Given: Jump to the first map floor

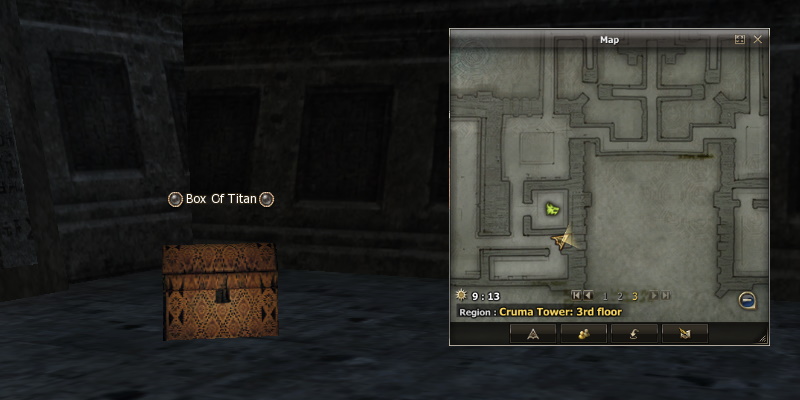Looking at the screenshot, I should pyautogui.click(x=575, y=296).
